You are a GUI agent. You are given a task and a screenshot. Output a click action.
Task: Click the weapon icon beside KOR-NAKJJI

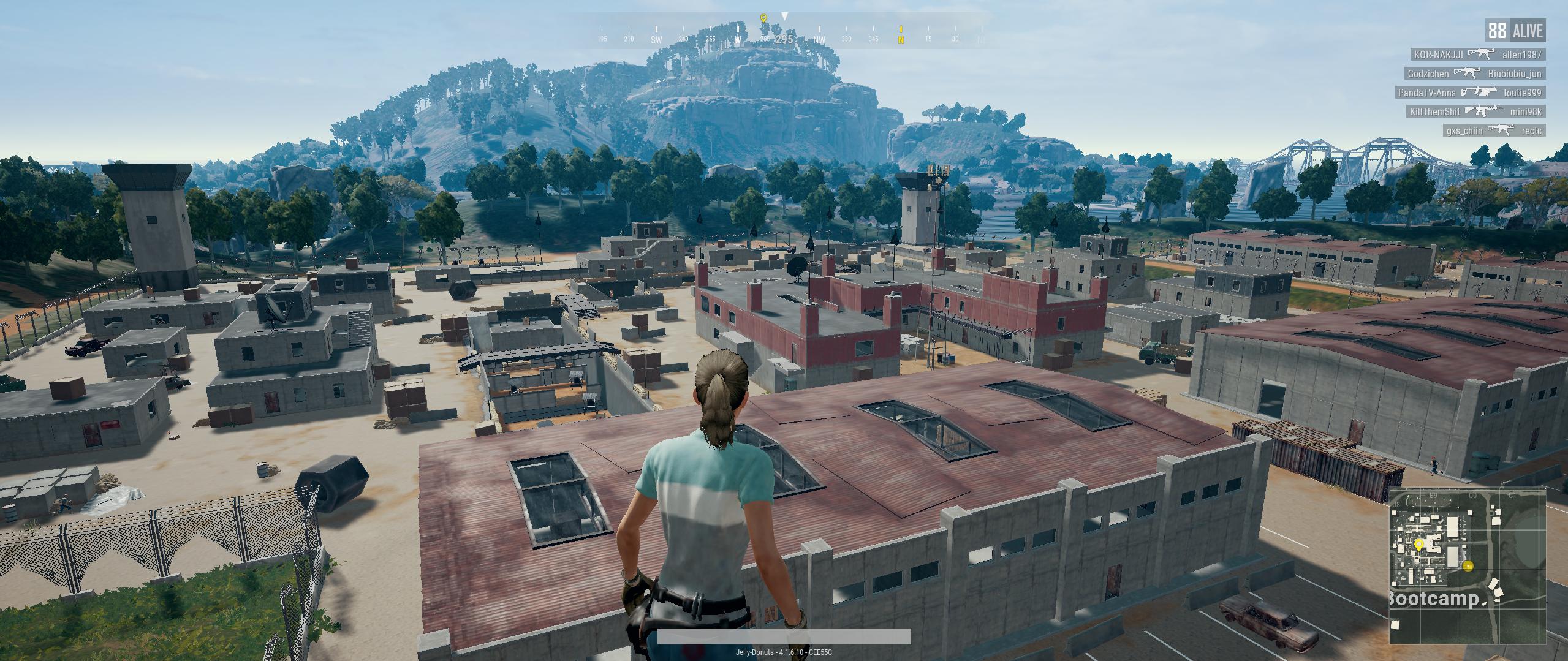click(x=1482, y=55)
